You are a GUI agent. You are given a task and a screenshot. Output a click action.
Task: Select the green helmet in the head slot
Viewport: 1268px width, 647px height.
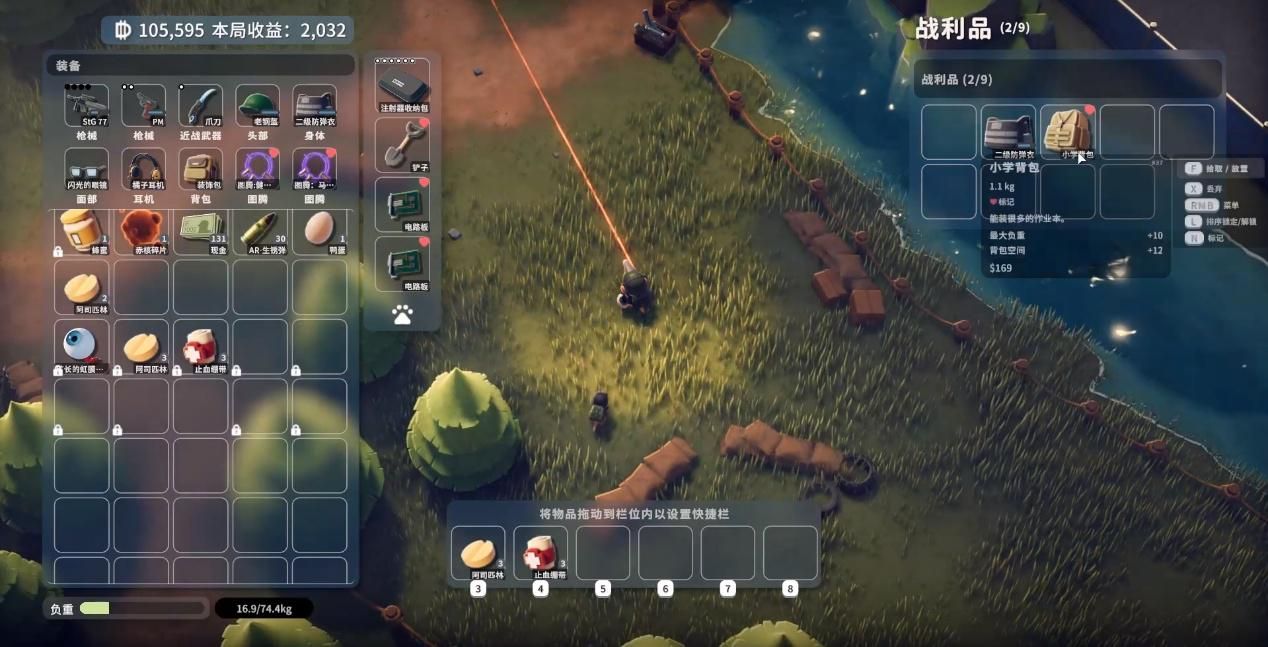pyautogui.click(x=257, y=105)
